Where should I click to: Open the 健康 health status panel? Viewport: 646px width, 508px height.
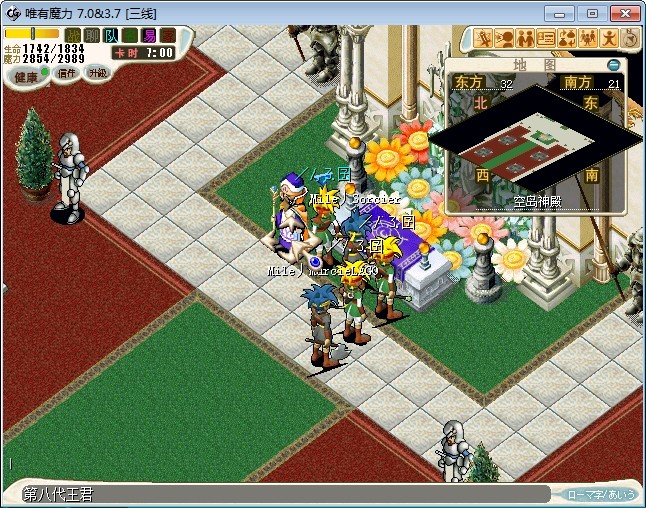click(x=27, y=77)
